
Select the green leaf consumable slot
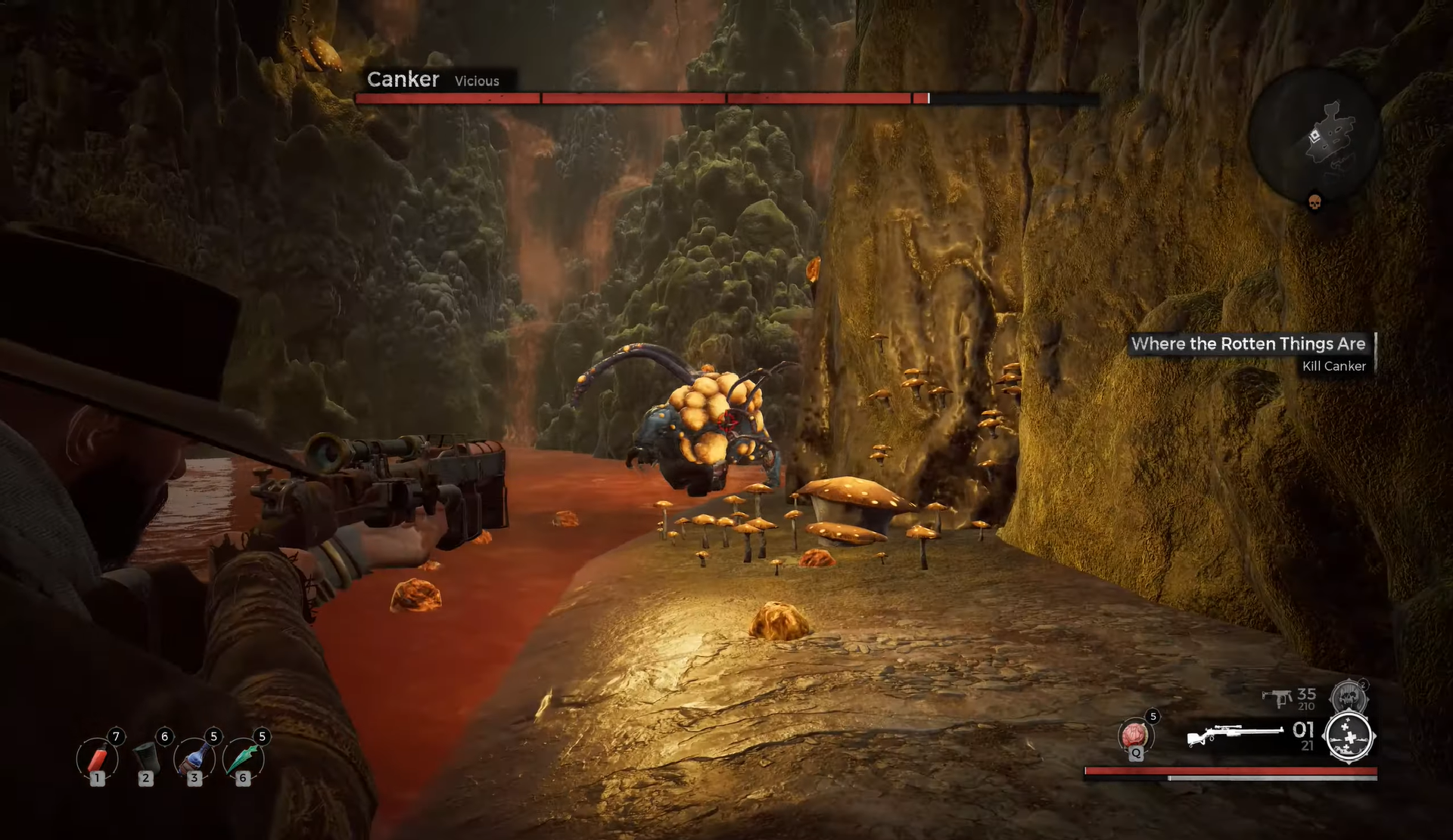243,759
